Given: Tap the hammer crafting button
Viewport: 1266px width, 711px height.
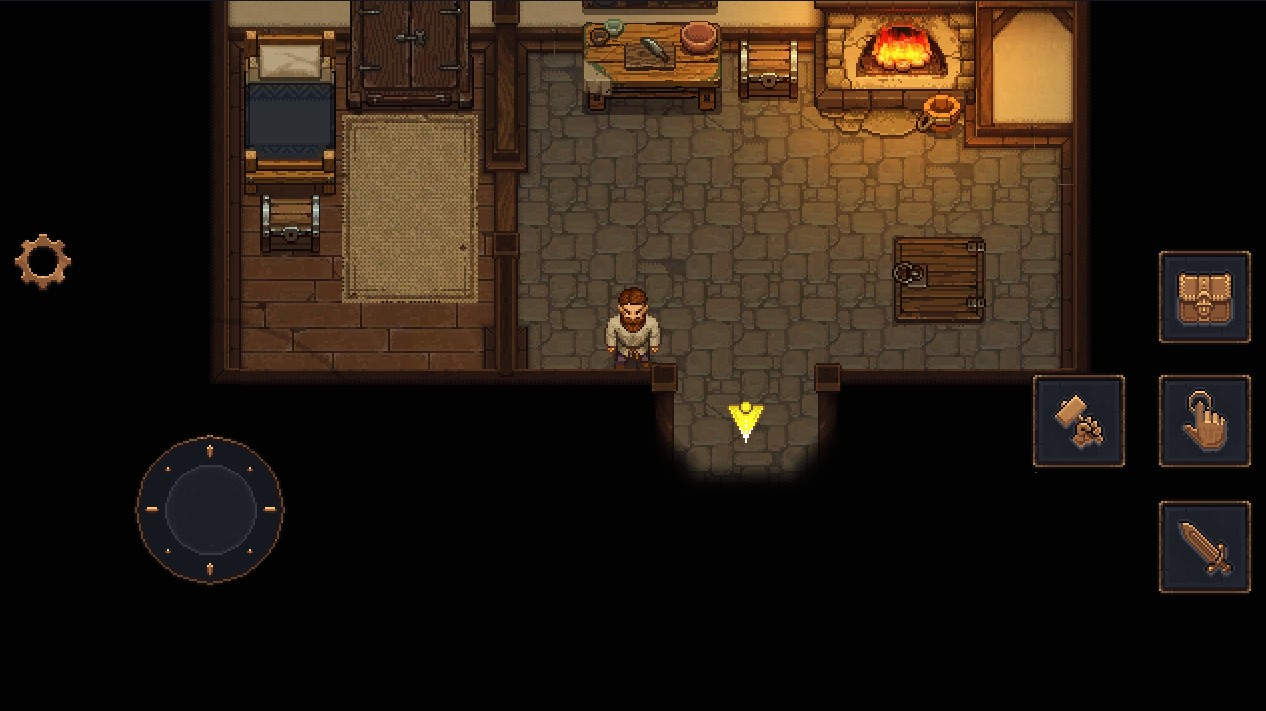Looking at the screenshot, I should (1078, 421).
